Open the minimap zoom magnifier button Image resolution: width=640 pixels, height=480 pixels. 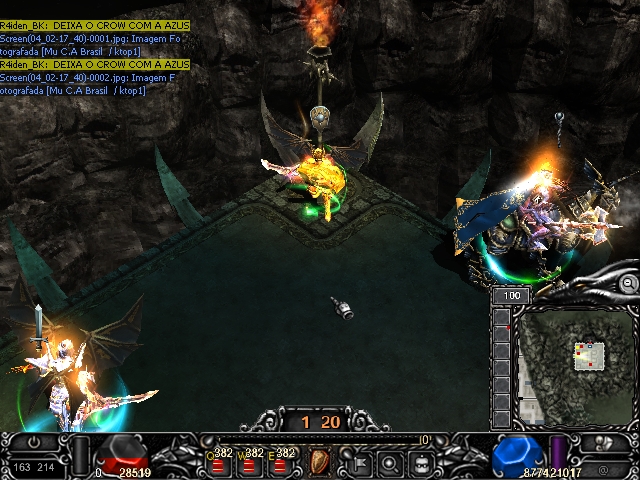click(x=629, y=284)
